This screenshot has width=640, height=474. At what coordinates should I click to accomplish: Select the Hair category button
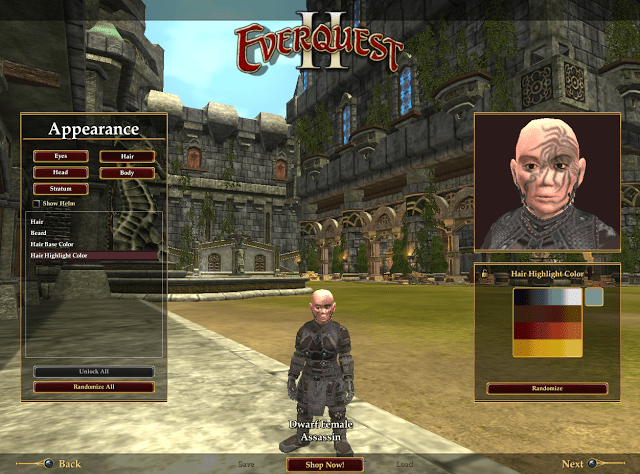point(127,156)
